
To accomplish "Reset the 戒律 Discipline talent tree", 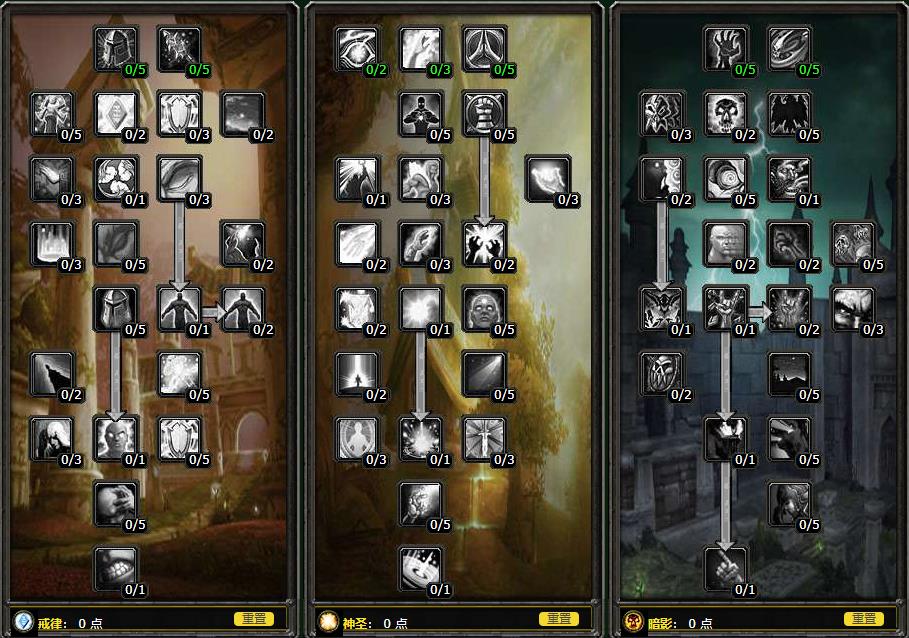I will [253, 619].
